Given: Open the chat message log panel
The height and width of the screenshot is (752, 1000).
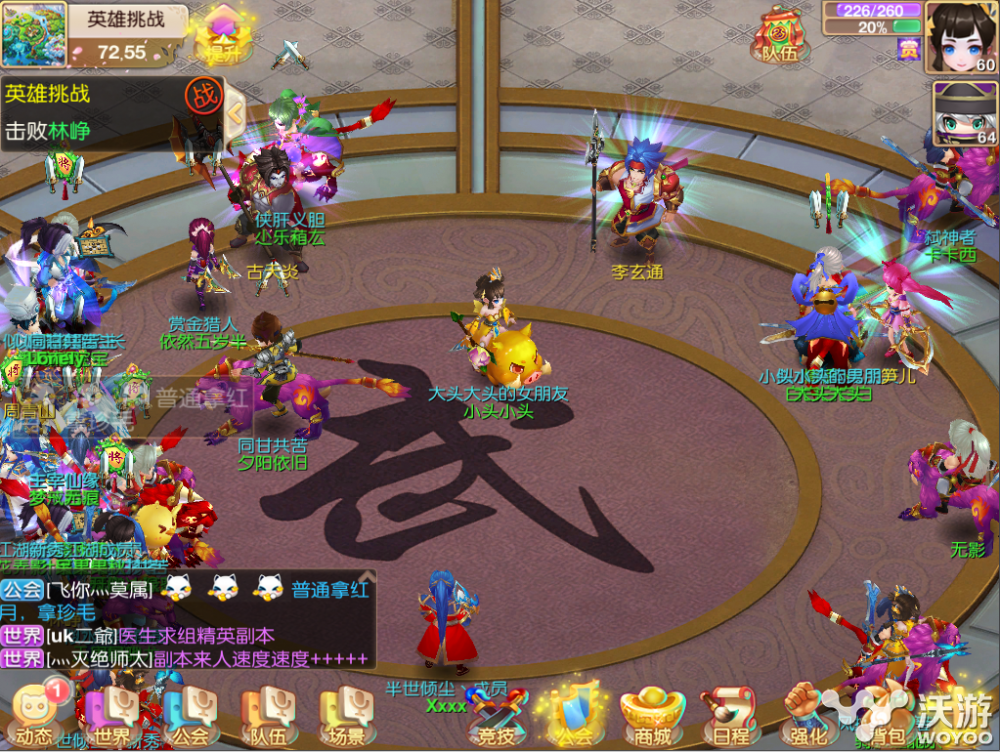Looking at the screenshot, I should (x=187, y=620).
